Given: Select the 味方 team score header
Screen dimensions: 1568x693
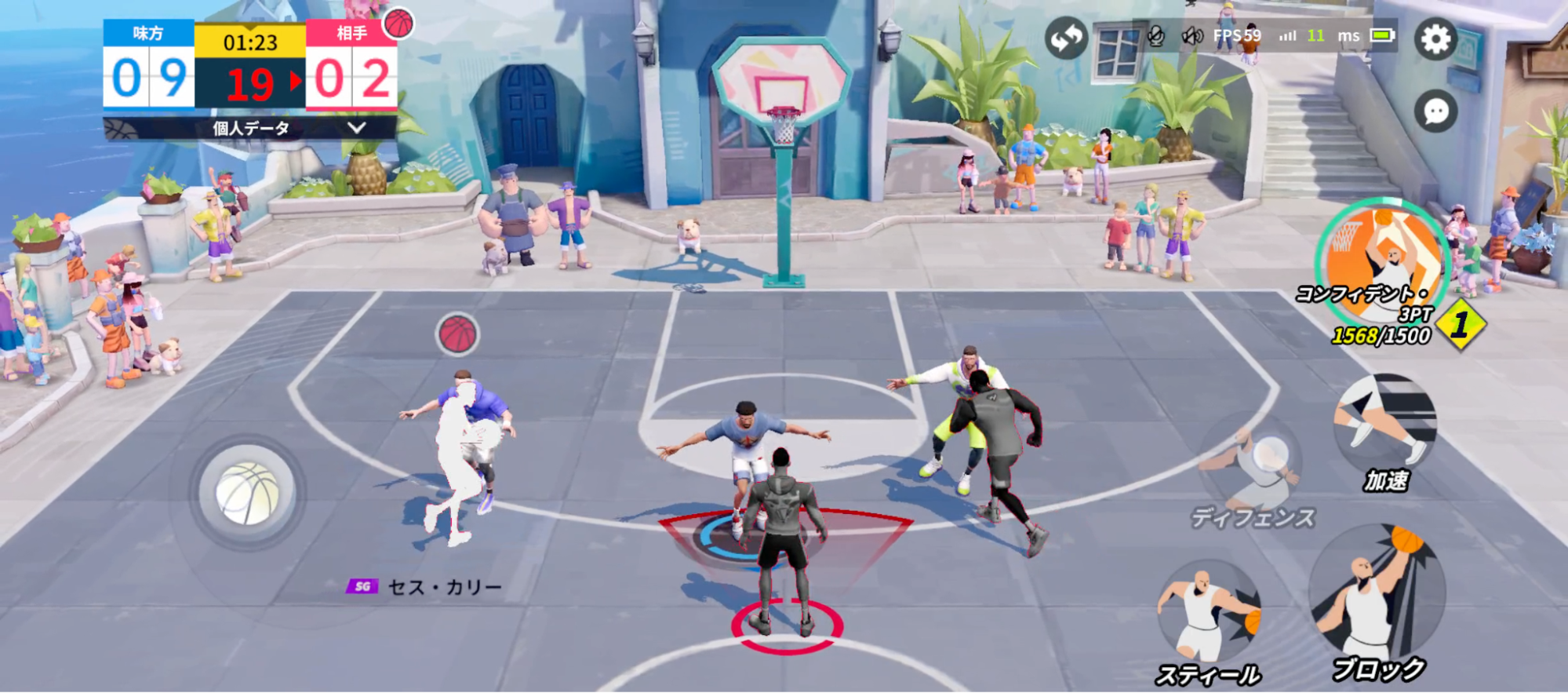Looking at the screenshot, I should 146,35.
